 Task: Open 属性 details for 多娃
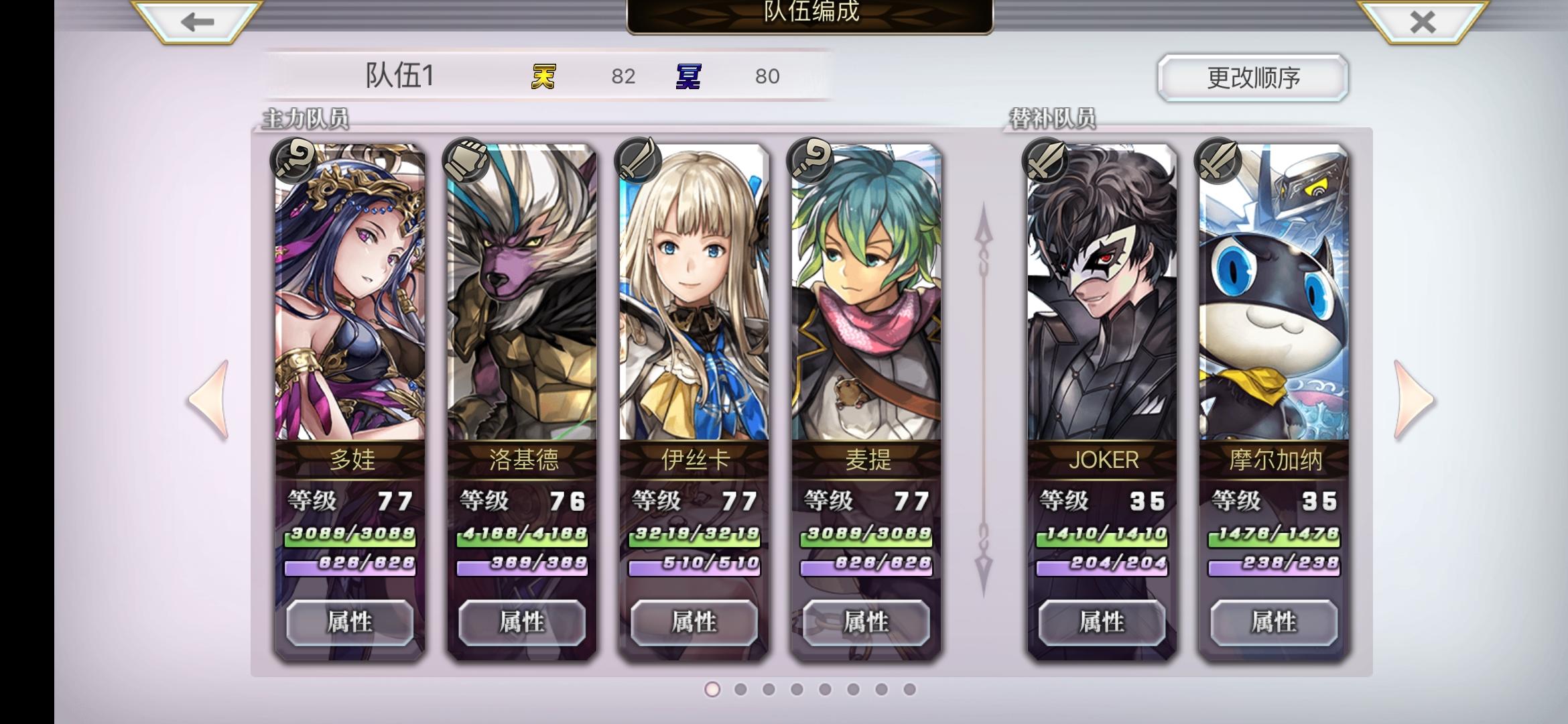coord(350,623)
